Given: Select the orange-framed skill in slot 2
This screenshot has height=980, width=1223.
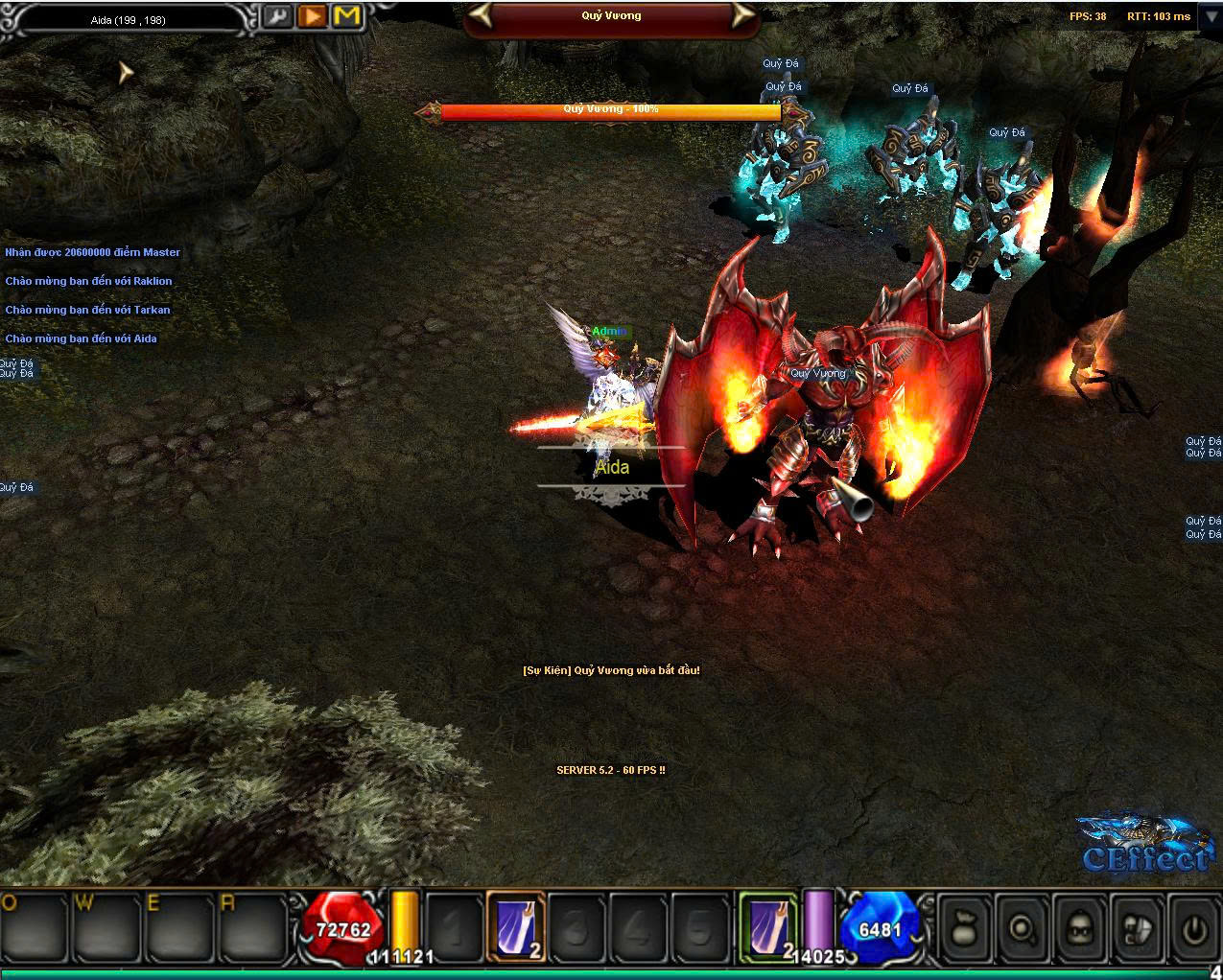Looking at the screenshot, I should 516,925.
